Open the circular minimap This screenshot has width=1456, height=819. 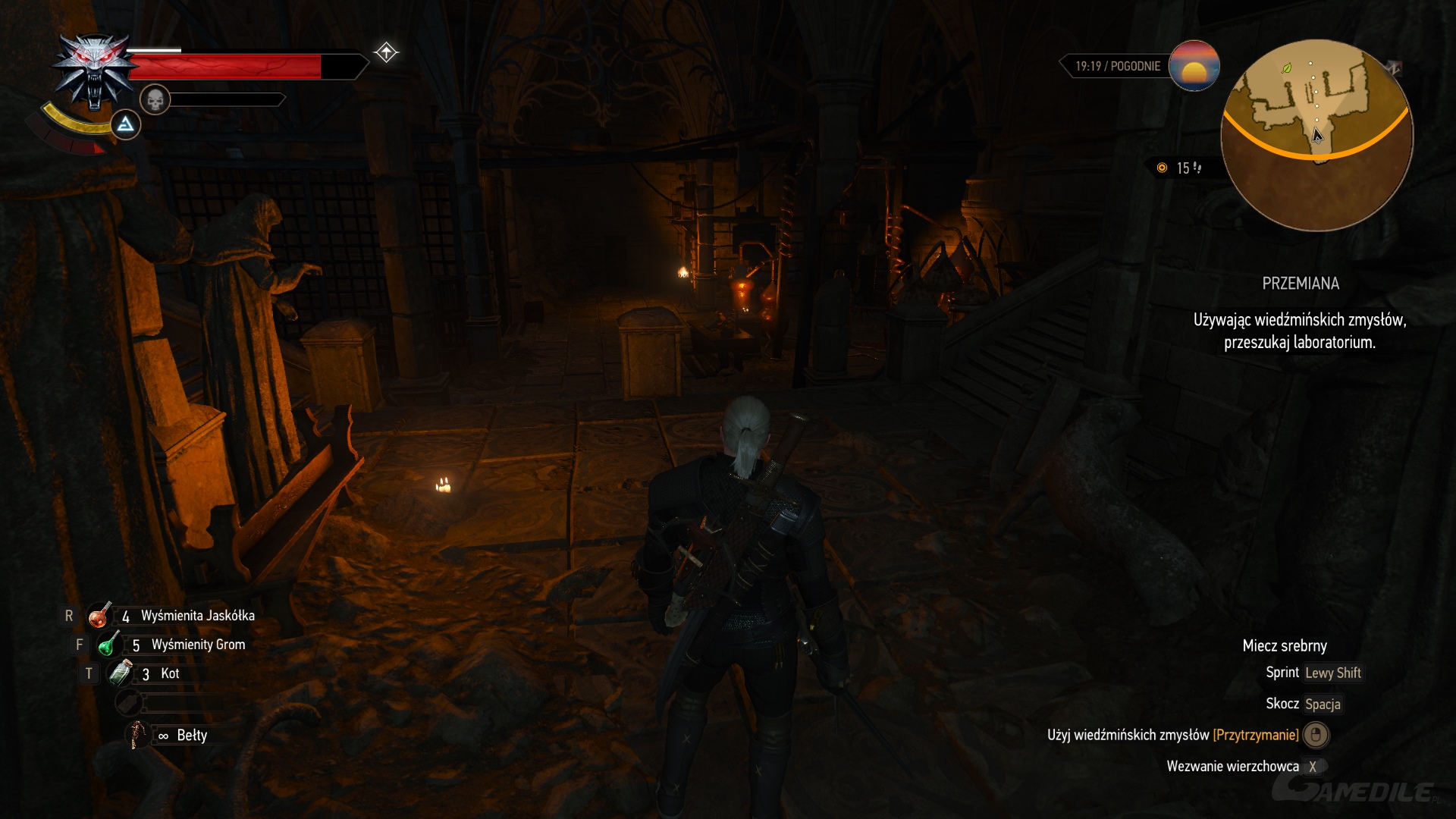(1316, 135)
